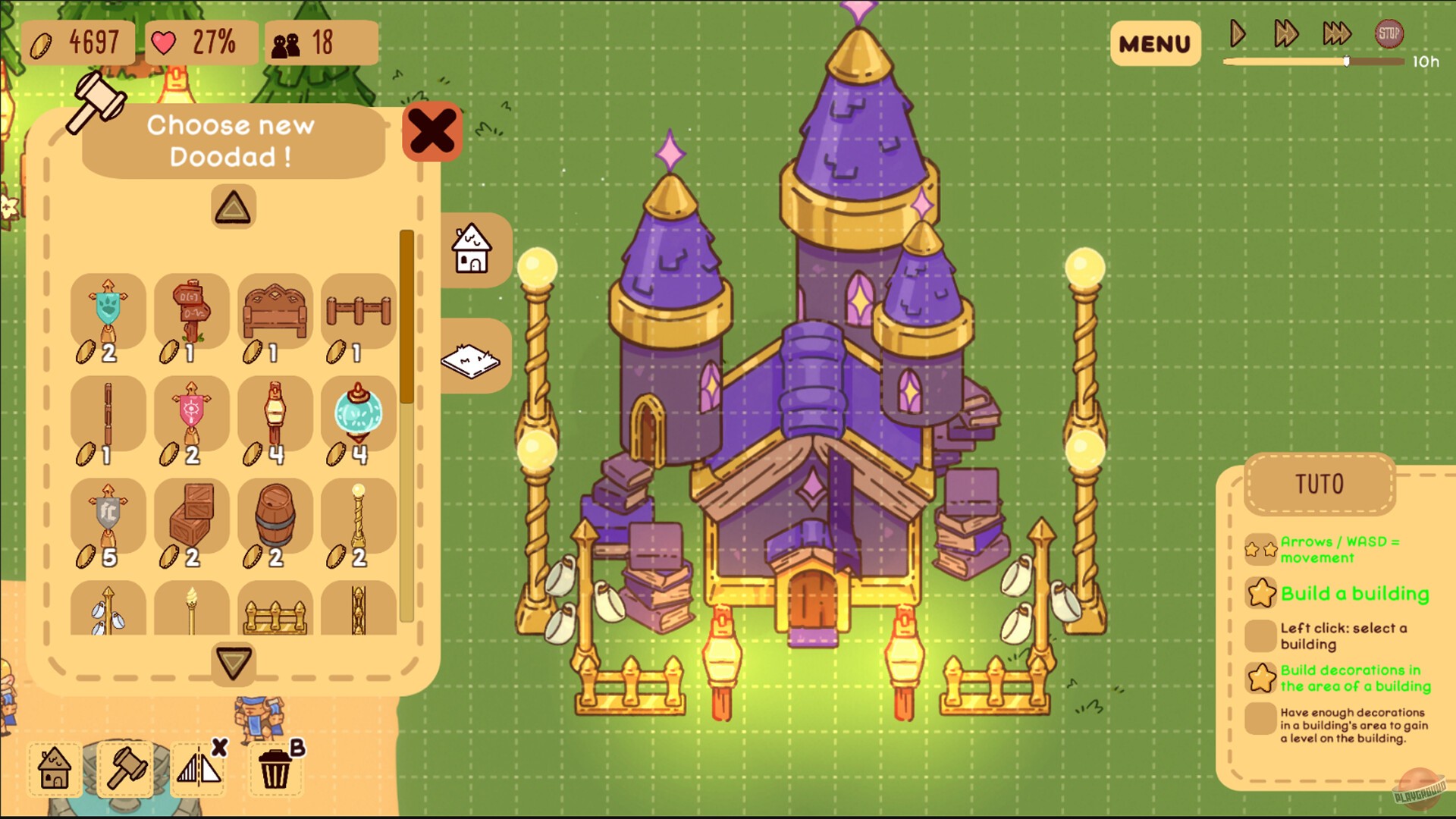The width and height of the screenshot is (1456, 819).
Task: Select the golden fence doodad
Action: [x=275, y=610]
